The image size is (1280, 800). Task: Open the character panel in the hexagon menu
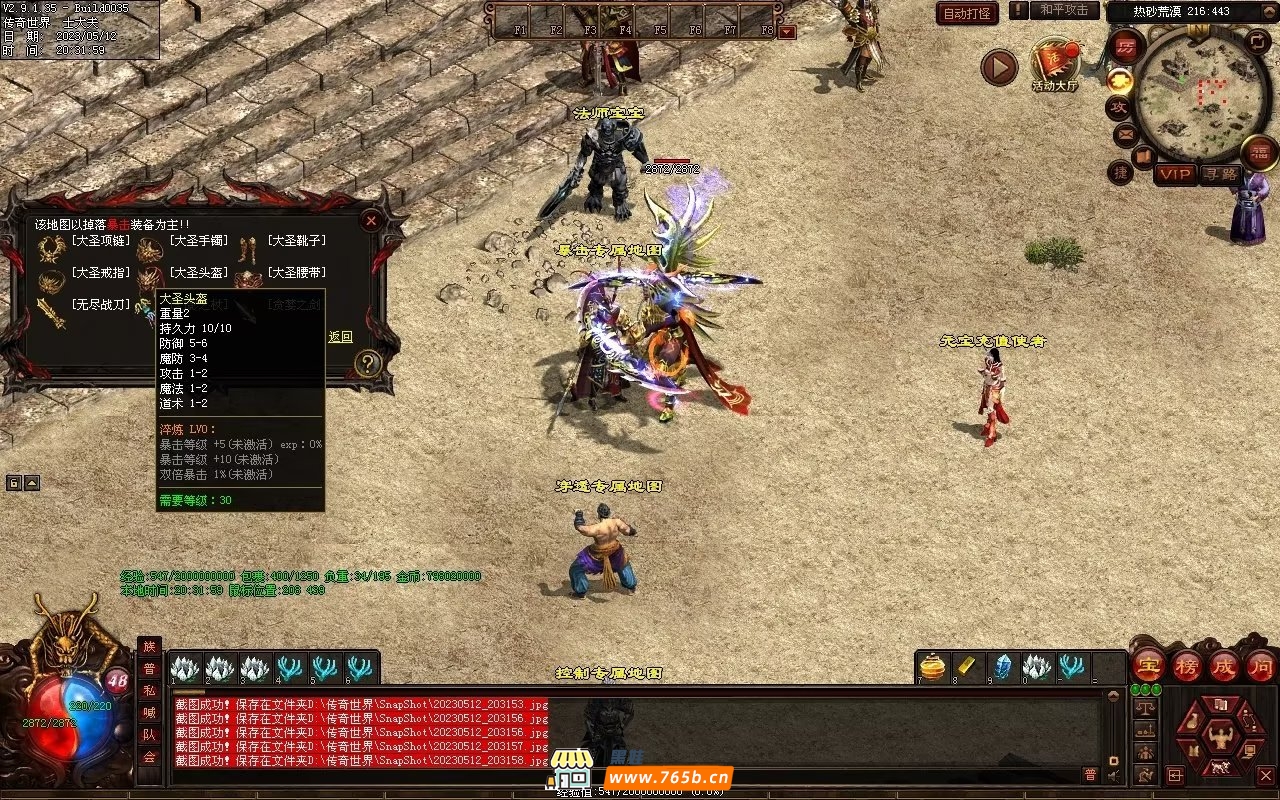tap(1219, 737)
